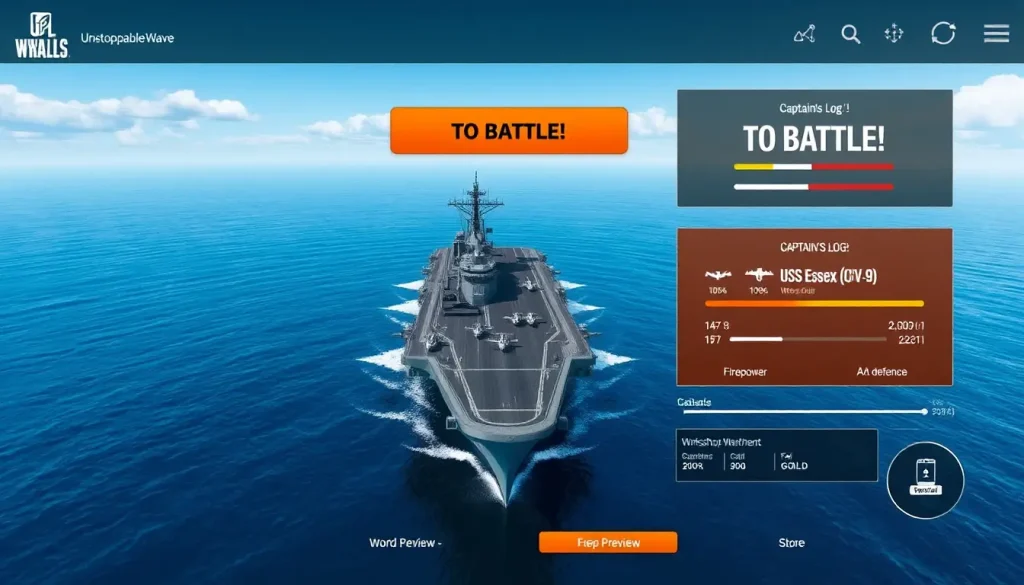The width and height of the screenshot is (1024, 585).
Task: Open the workshop panel showing GOLD
Action: click(x=776, y=455)
